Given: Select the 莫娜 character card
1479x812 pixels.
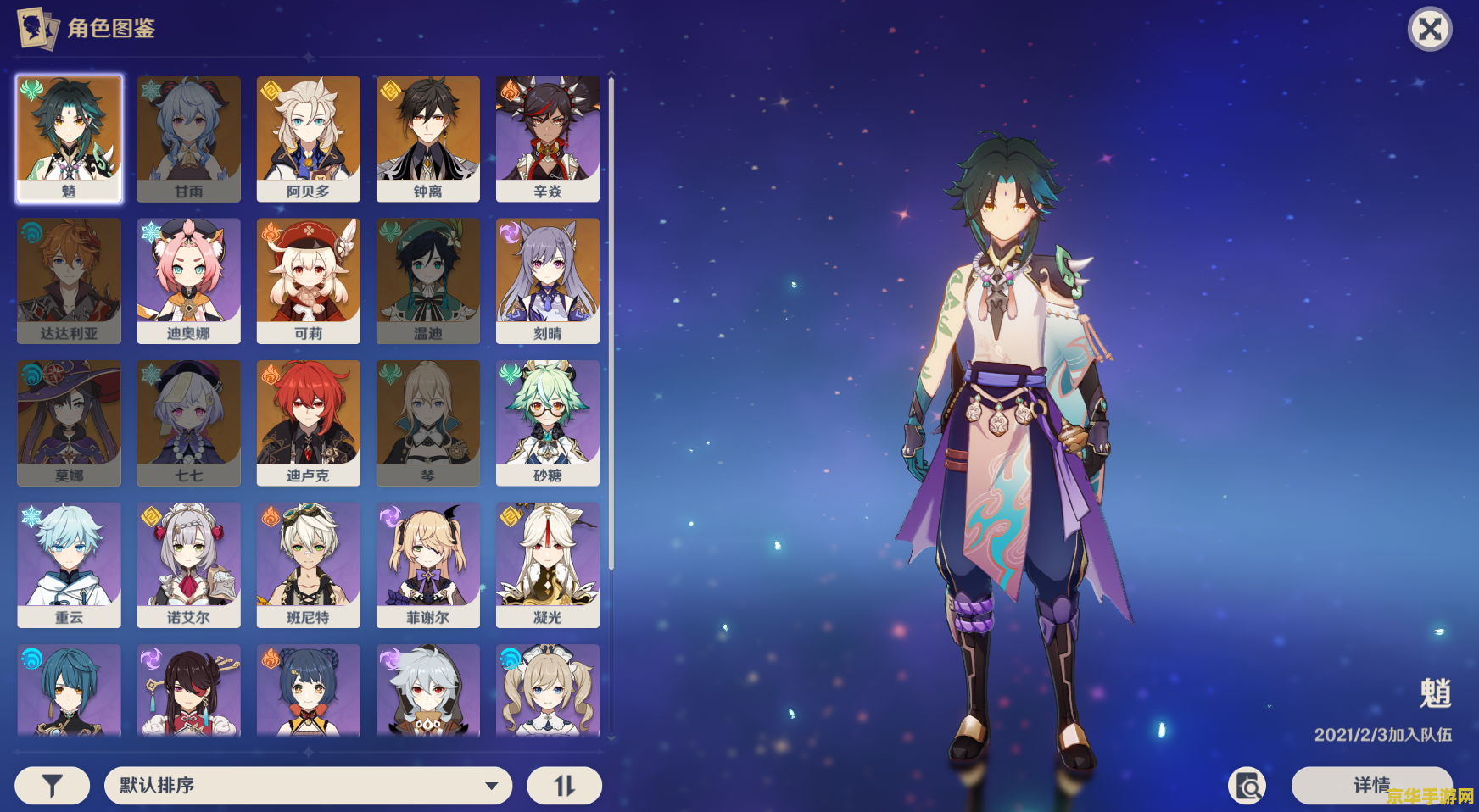Looking at the screenshot, I should (x=69, y=423).
